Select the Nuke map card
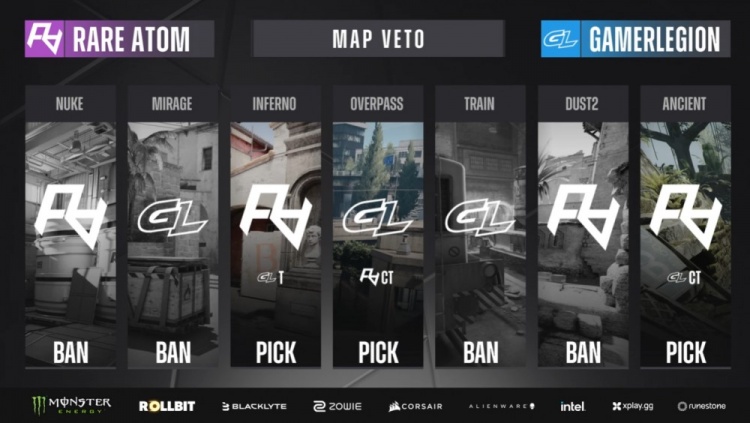 pyautogui.click(x=70, y=230)
